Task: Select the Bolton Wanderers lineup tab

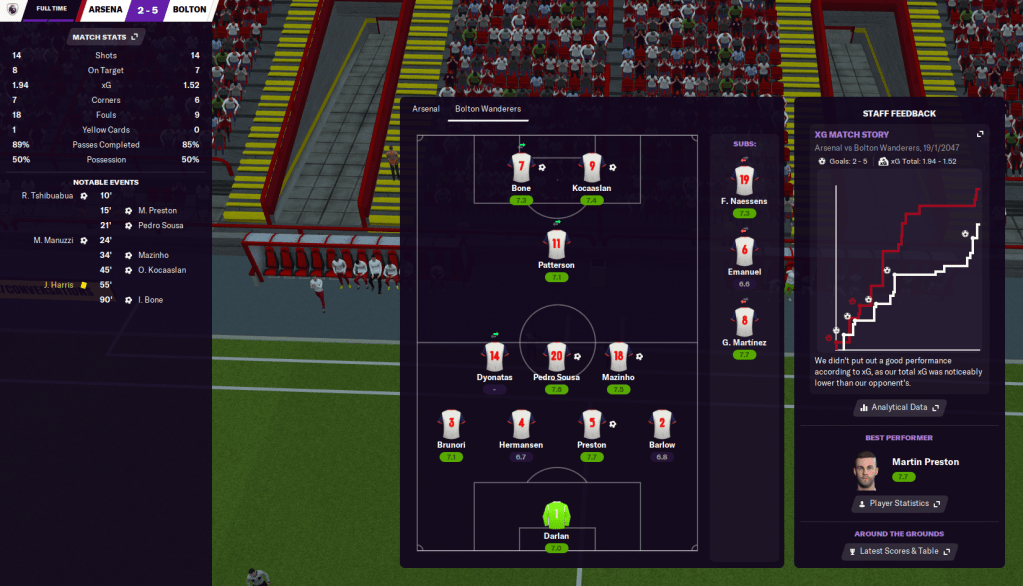Action: (488, 108)
